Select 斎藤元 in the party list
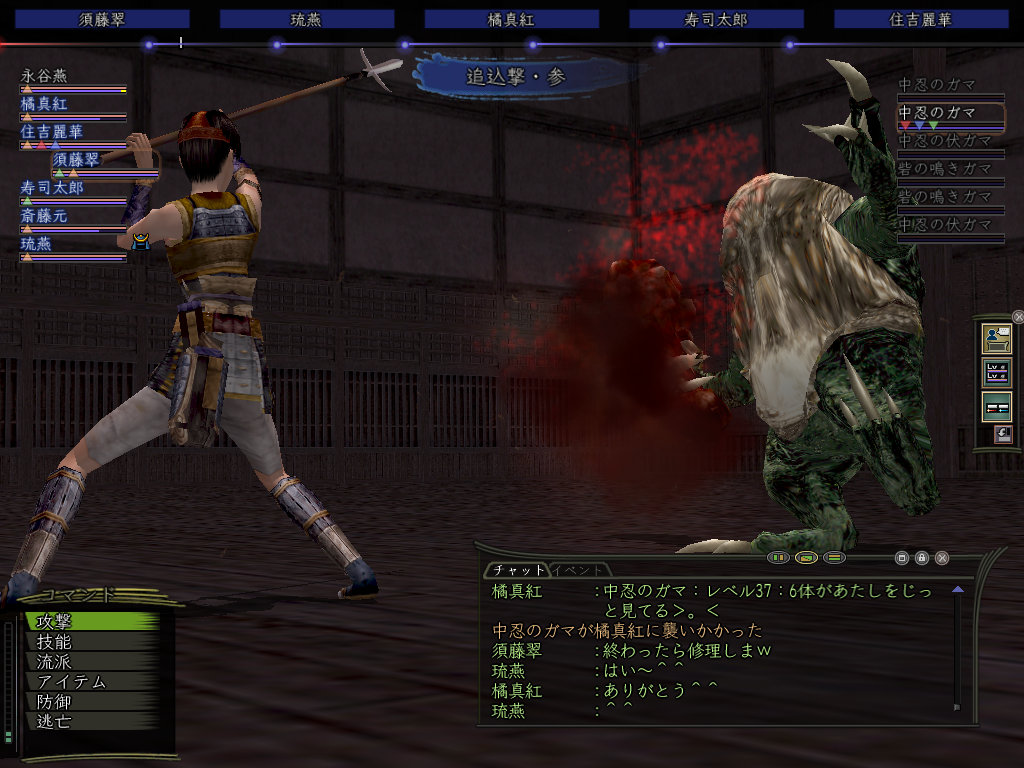Screen dimensions: 1024x768 45,215
